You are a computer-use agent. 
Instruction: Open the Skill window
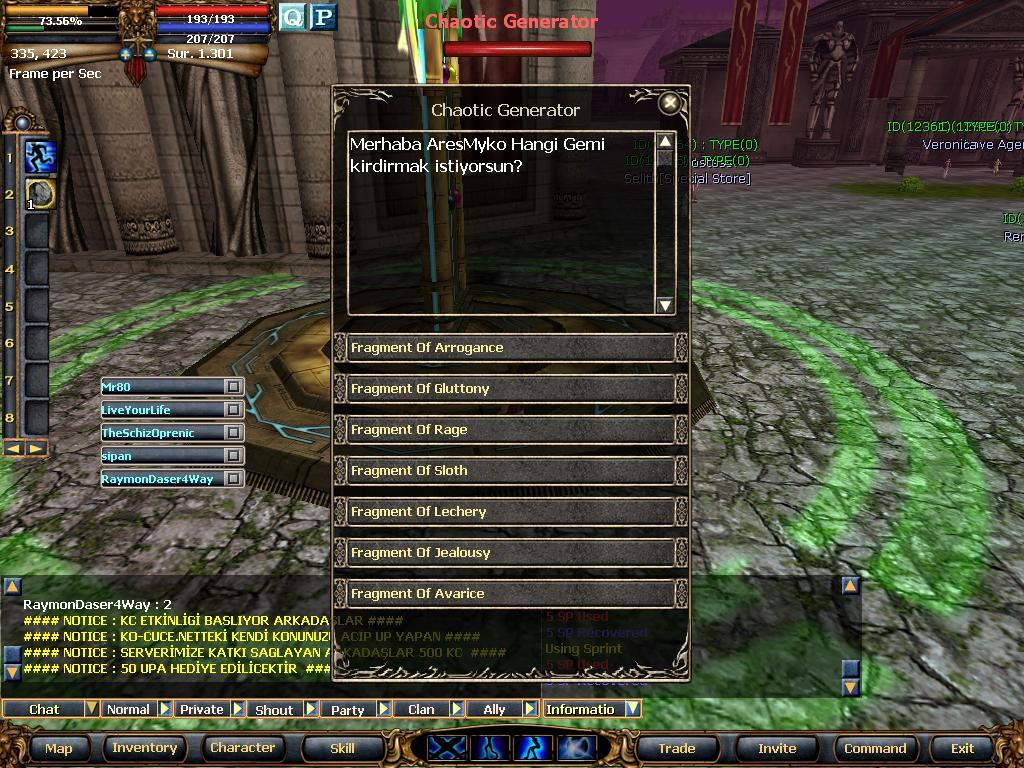click(342, 748)
